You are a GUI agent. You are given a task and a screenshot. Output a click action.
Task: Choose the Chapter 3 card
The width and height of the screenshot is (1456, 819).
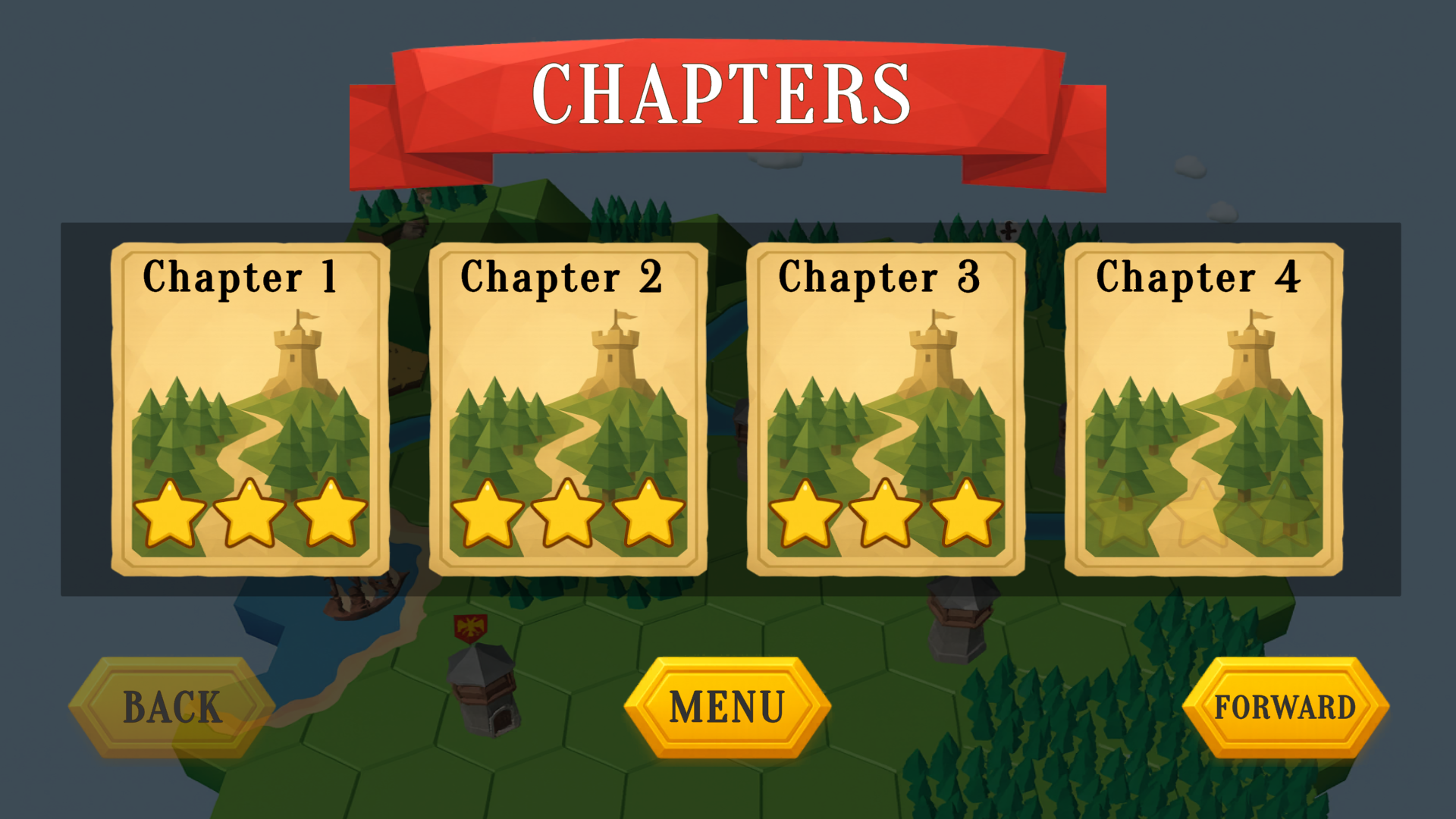886,409
